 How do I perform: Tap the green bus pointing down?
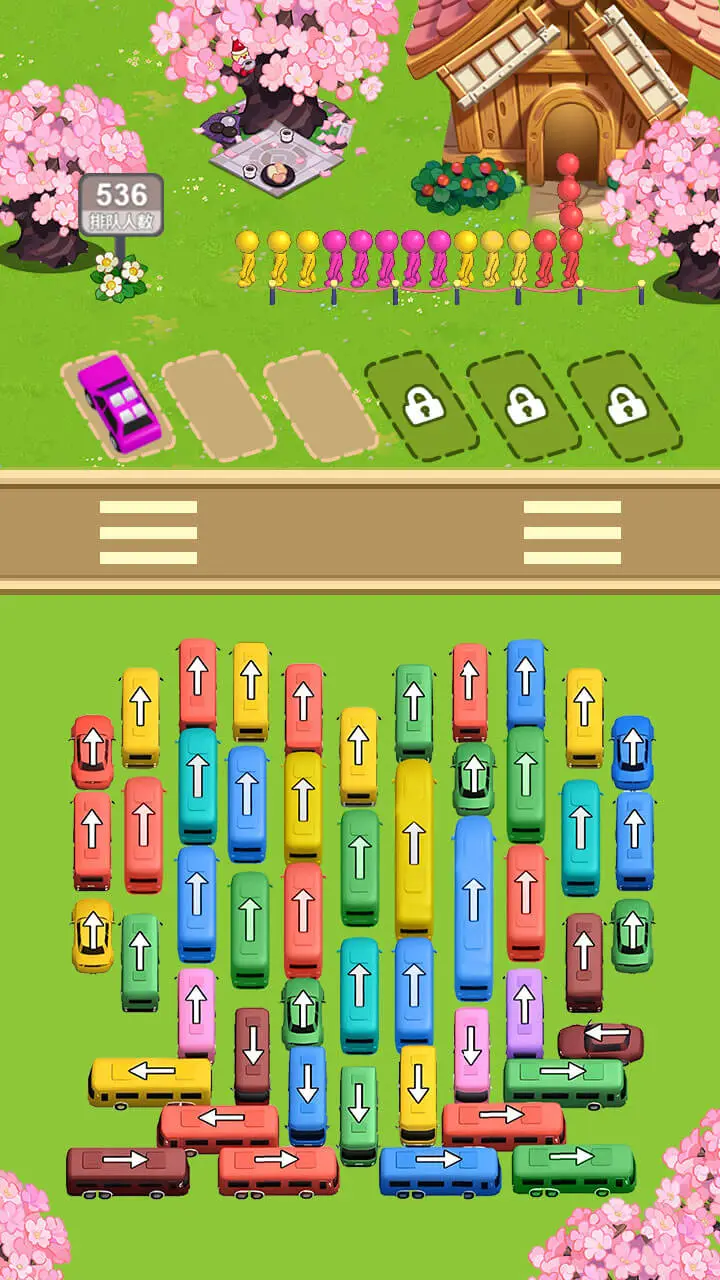pyautogui.click(x=358, y=1114)
